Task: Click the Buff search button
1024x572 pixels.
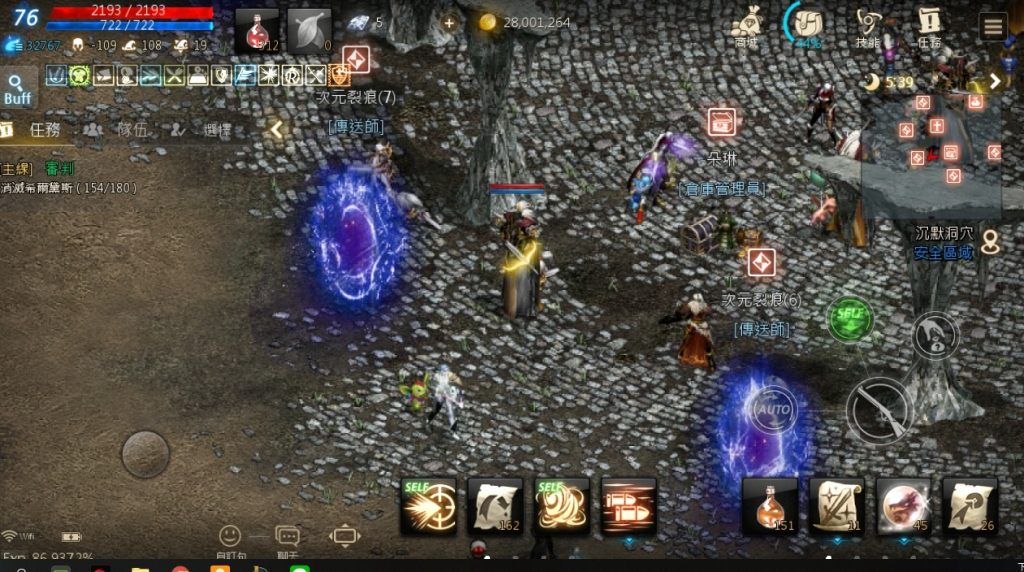Action: pos(17,89)
